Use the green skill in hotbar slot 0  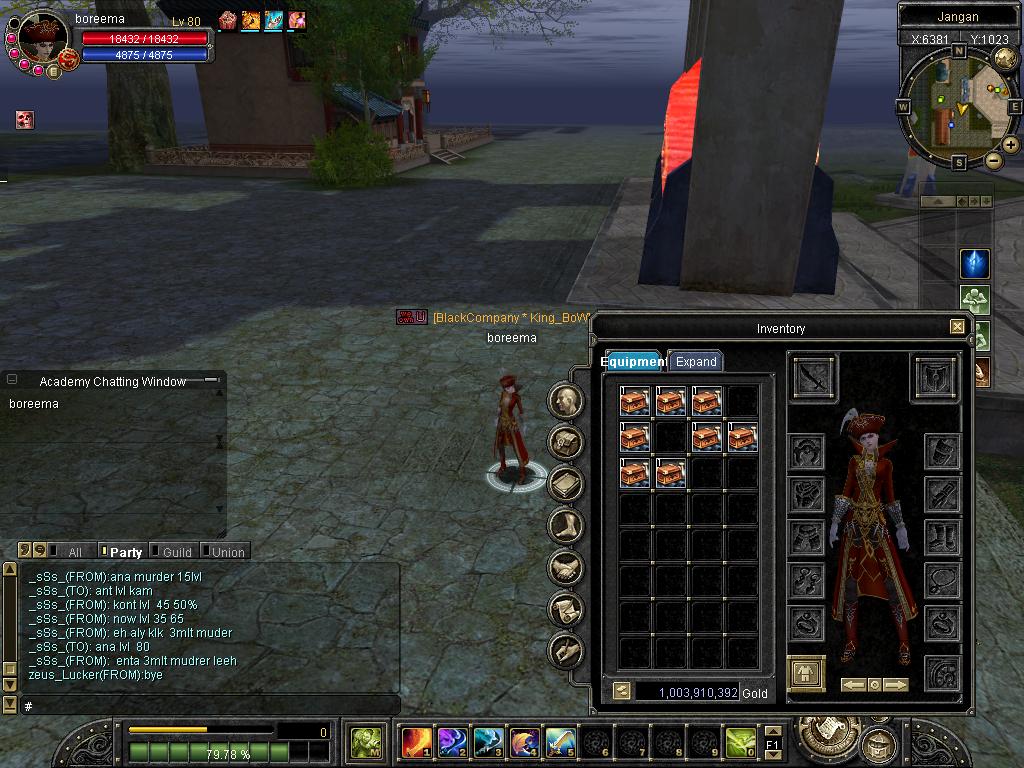[x=740, y=743]
